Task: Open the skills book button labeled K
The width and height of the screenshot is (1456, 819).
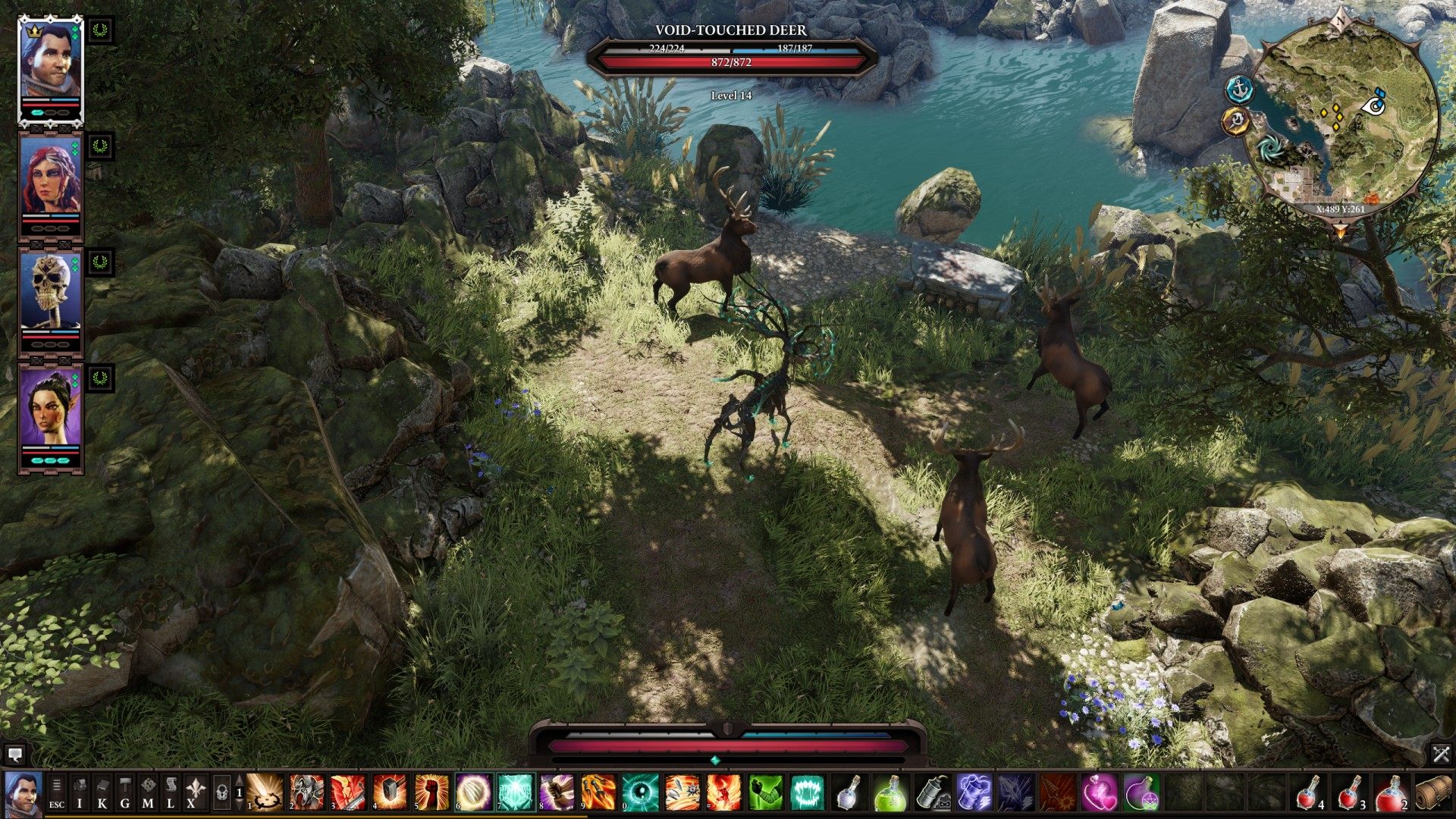Action: click(x=102, y=792)
